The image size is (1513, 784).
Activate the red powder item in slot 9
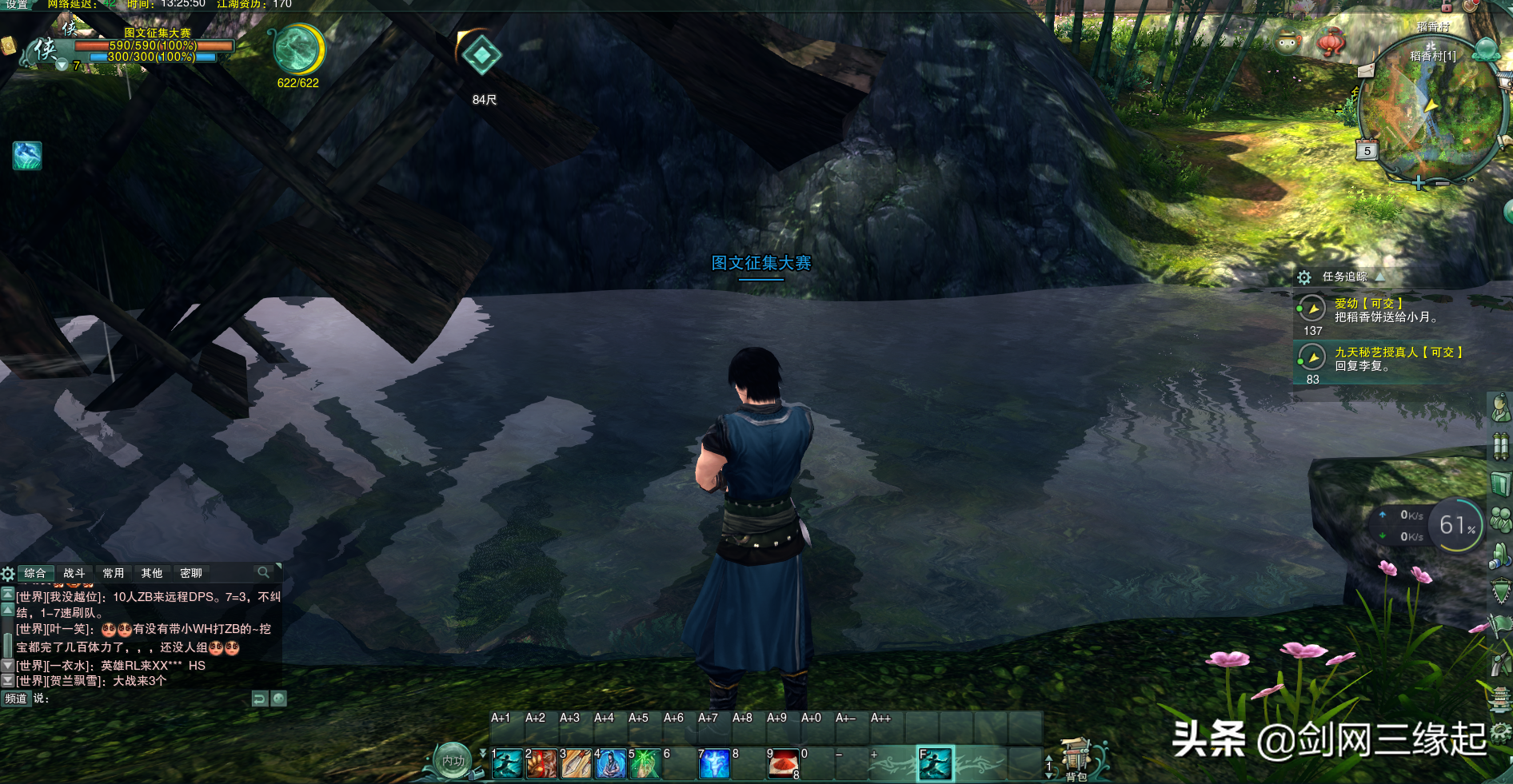pos(784,764)
